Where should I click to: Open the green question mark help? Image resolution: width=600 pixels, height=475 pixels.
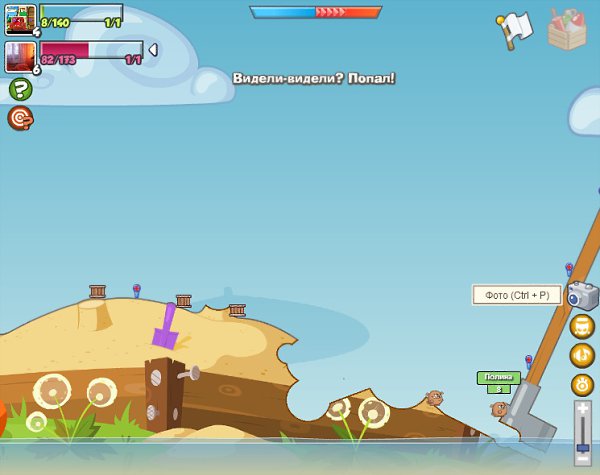pyautogui.click(x=20, y=90)
